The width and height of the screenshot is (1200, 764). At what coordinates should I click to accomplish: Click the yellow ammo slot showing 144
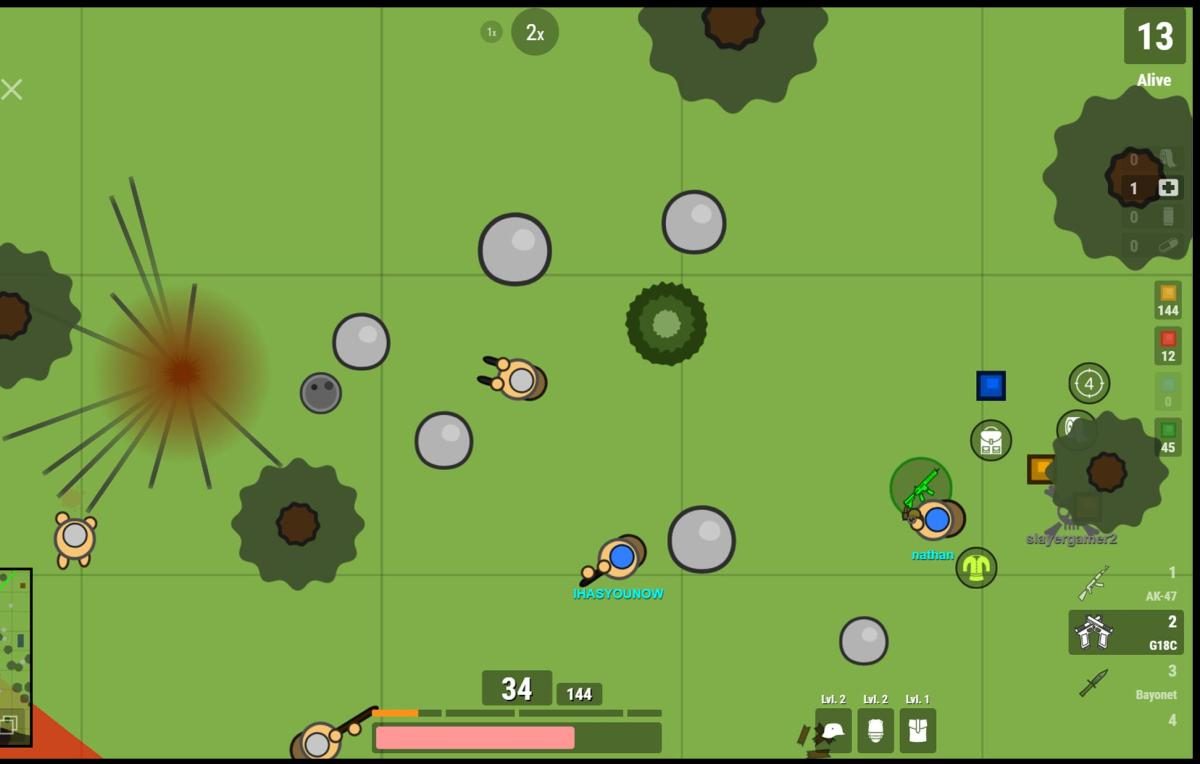(x=1167, y=299)
